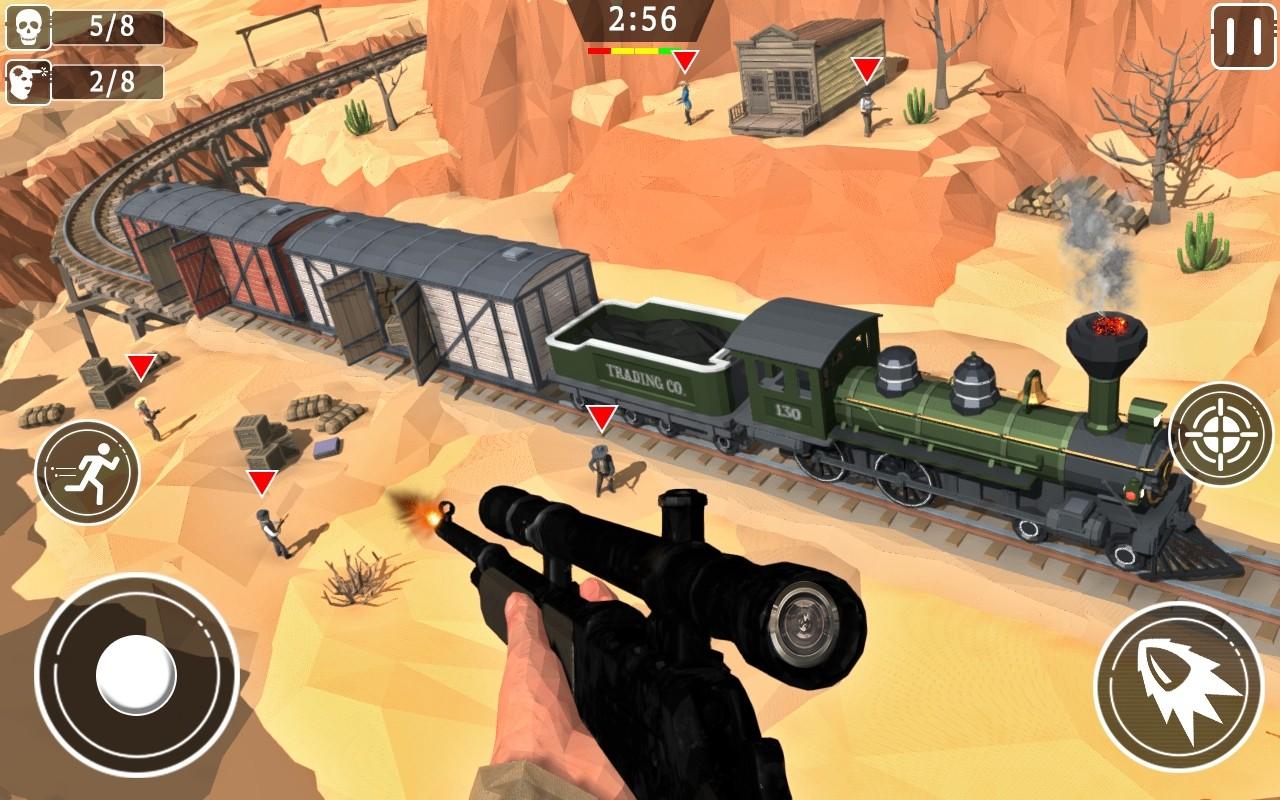Pause the game
The height and width of the screenshot is (800, 1280).
(x=1243, y=37)
